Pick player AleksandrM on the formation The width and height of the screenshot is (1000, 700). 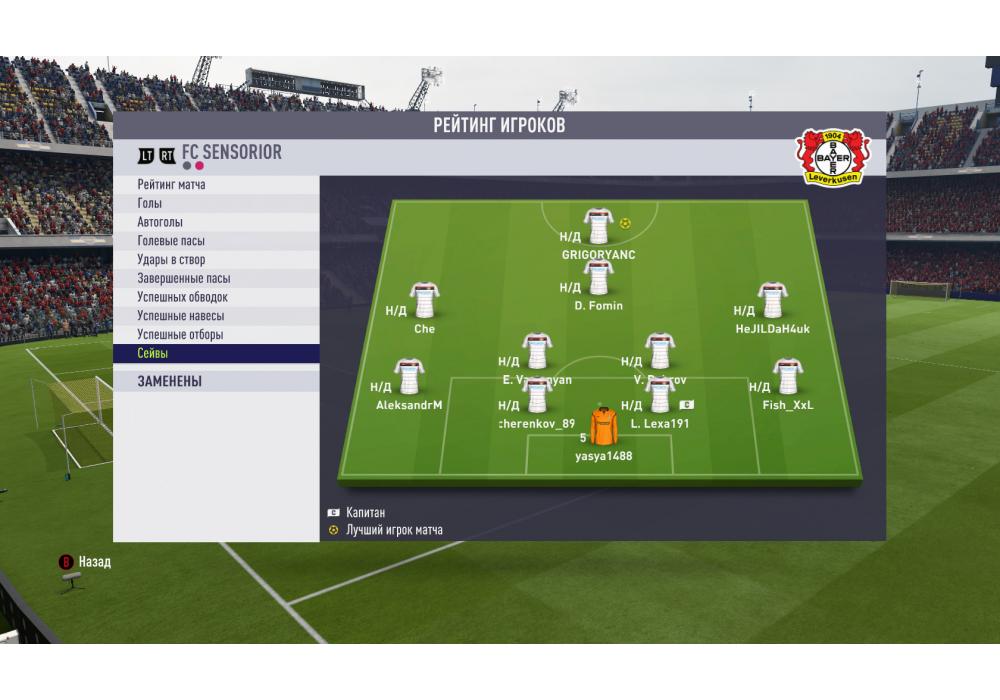[408, 378]
